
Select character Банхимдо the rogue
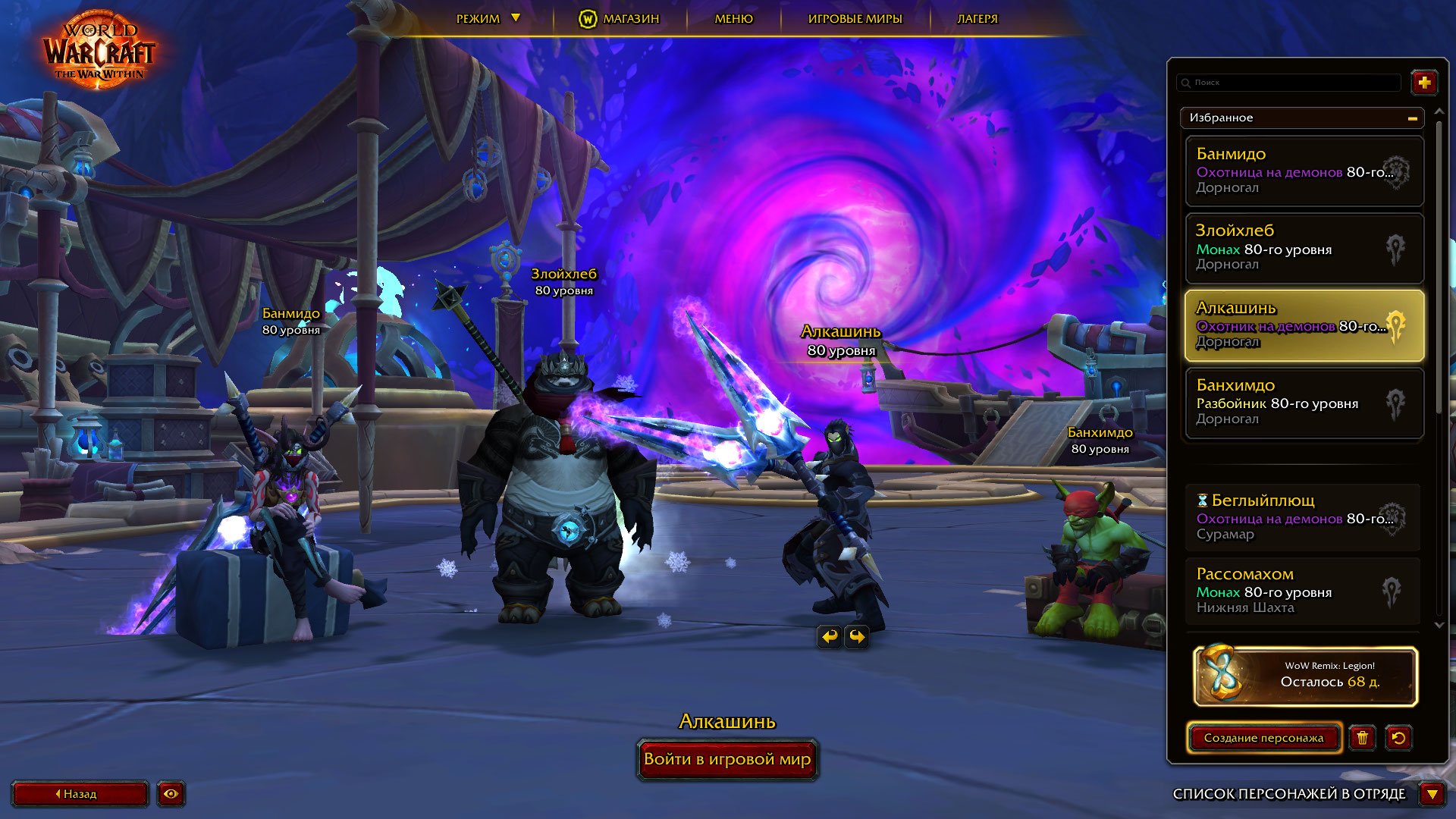pyautogui.click(x=1304, y=403)
